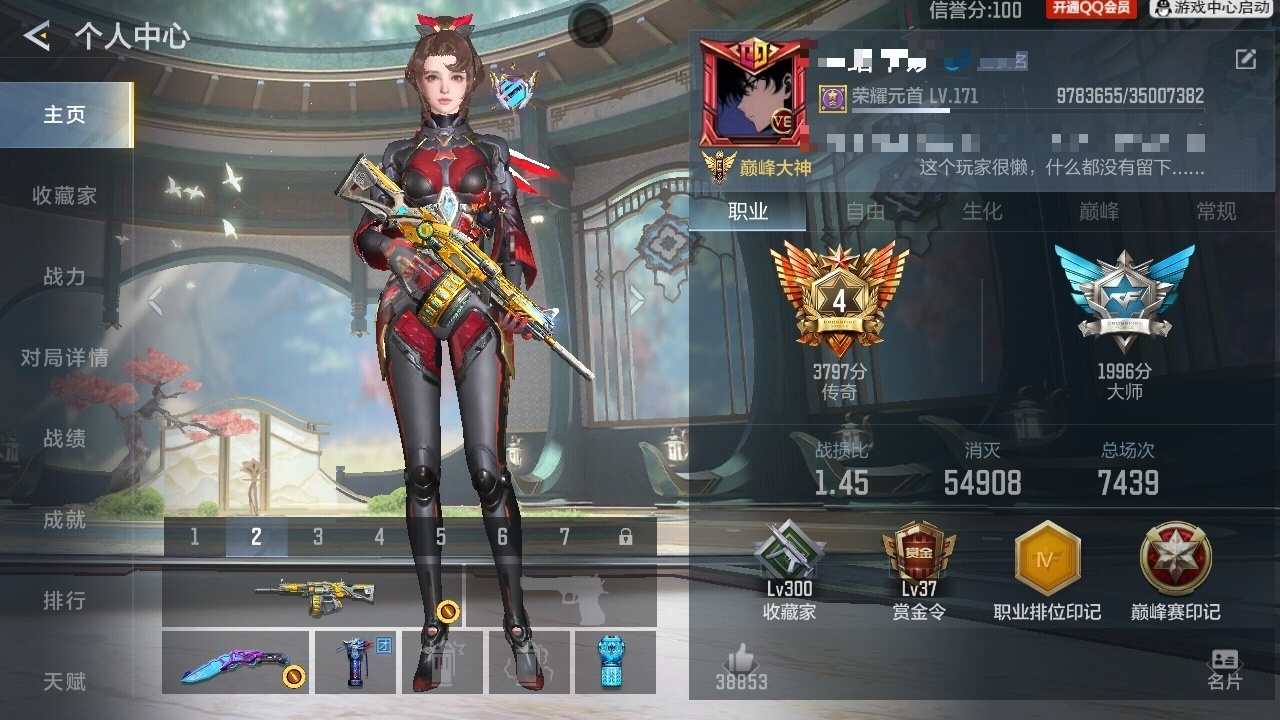The image size is (1280, 720).
Task: Click the 开通QQ会员 button
Action: (x=1091, y=9)
